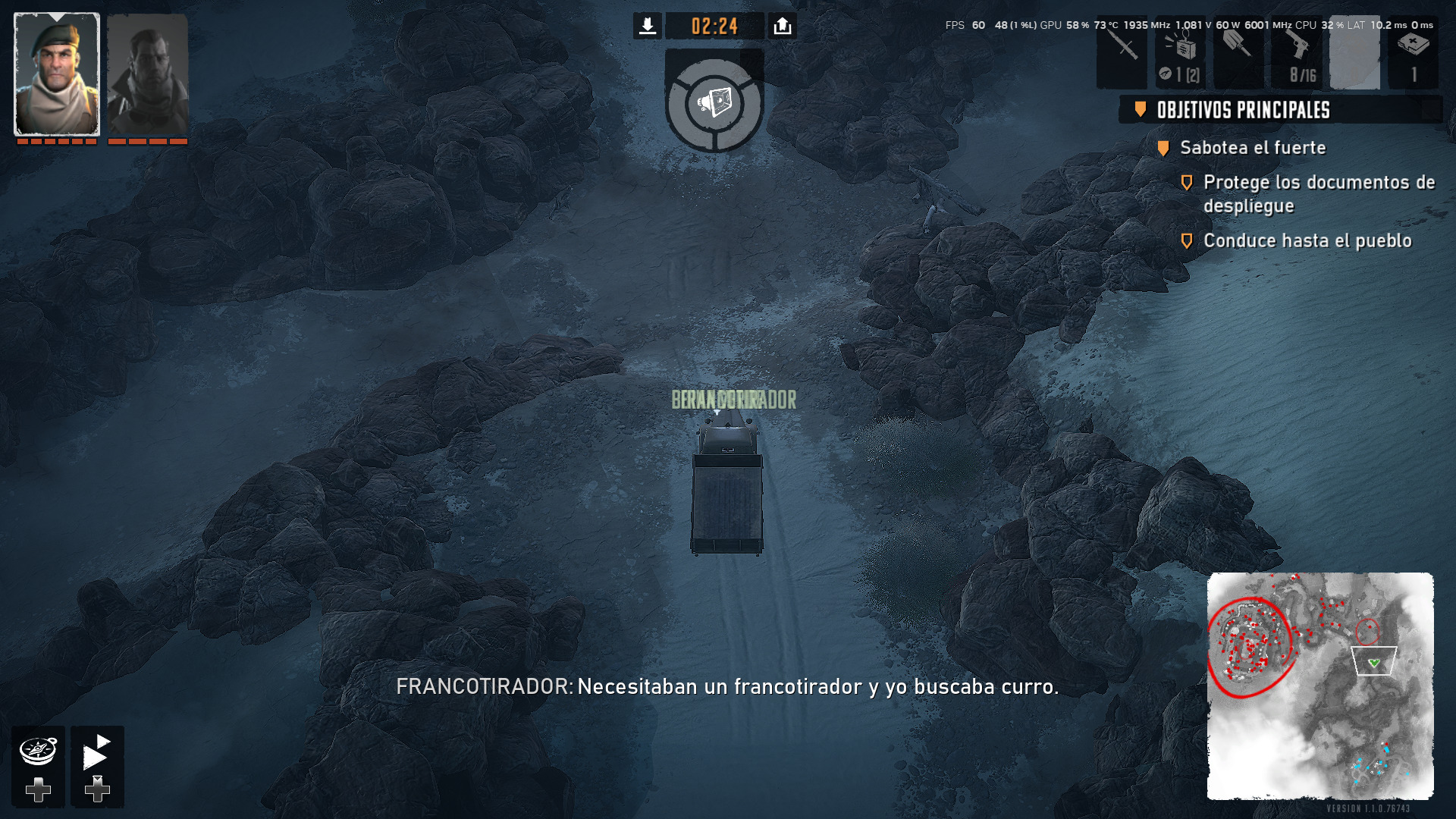Image resolution: width=1456 pixels, height=819 pixels.
Task: Select the green beret character portrait
Action: 57,74
